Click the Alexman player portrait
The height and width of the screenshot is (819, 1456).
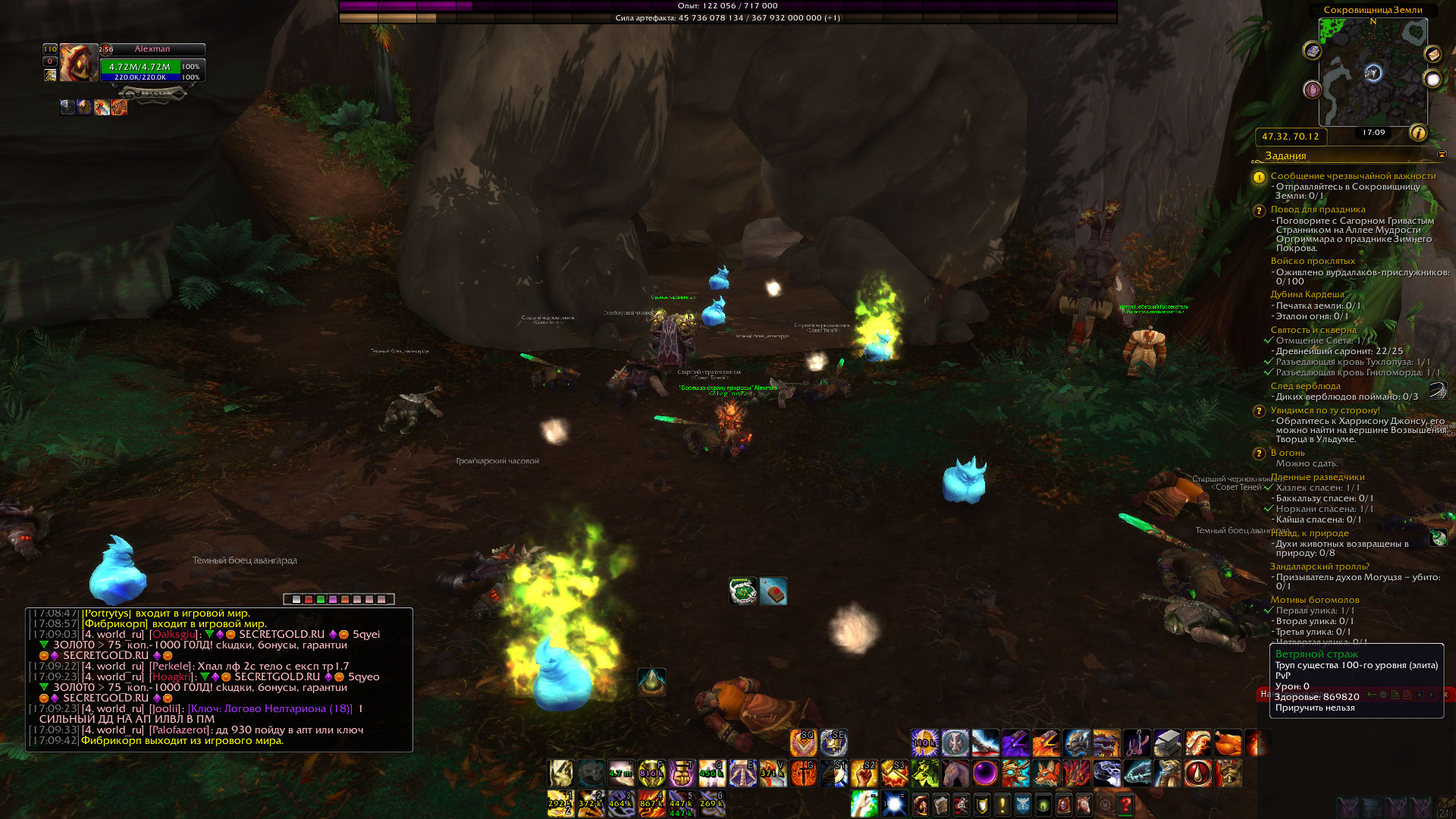tap(79, 62)
